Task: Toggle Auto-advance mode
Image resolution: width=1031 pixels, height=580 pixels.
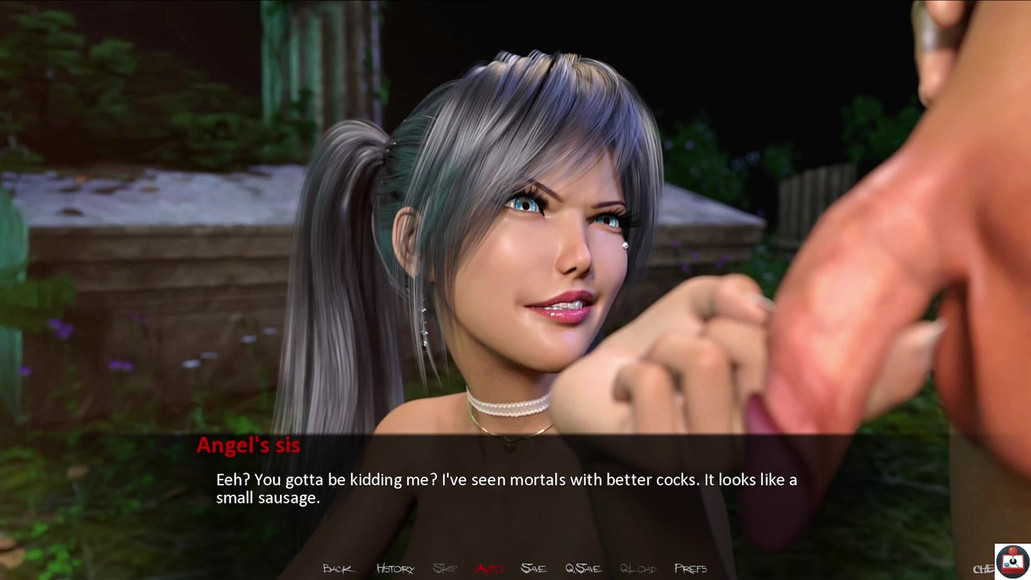Action: click(490, 569)
